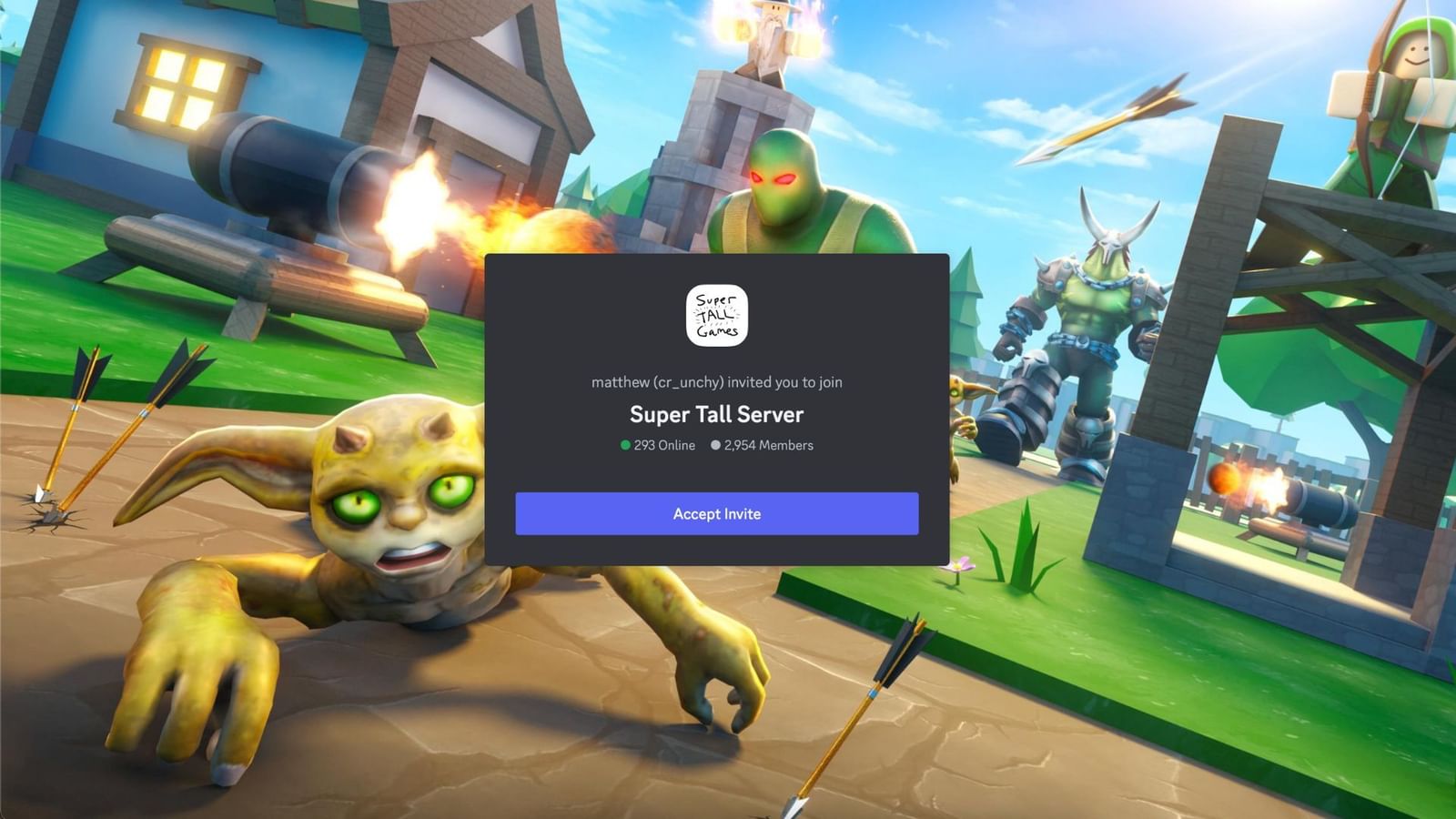Click the gray members count indicator
Image resolution: width=1456 pixels, height=819 pixels.
click(715, 445)
